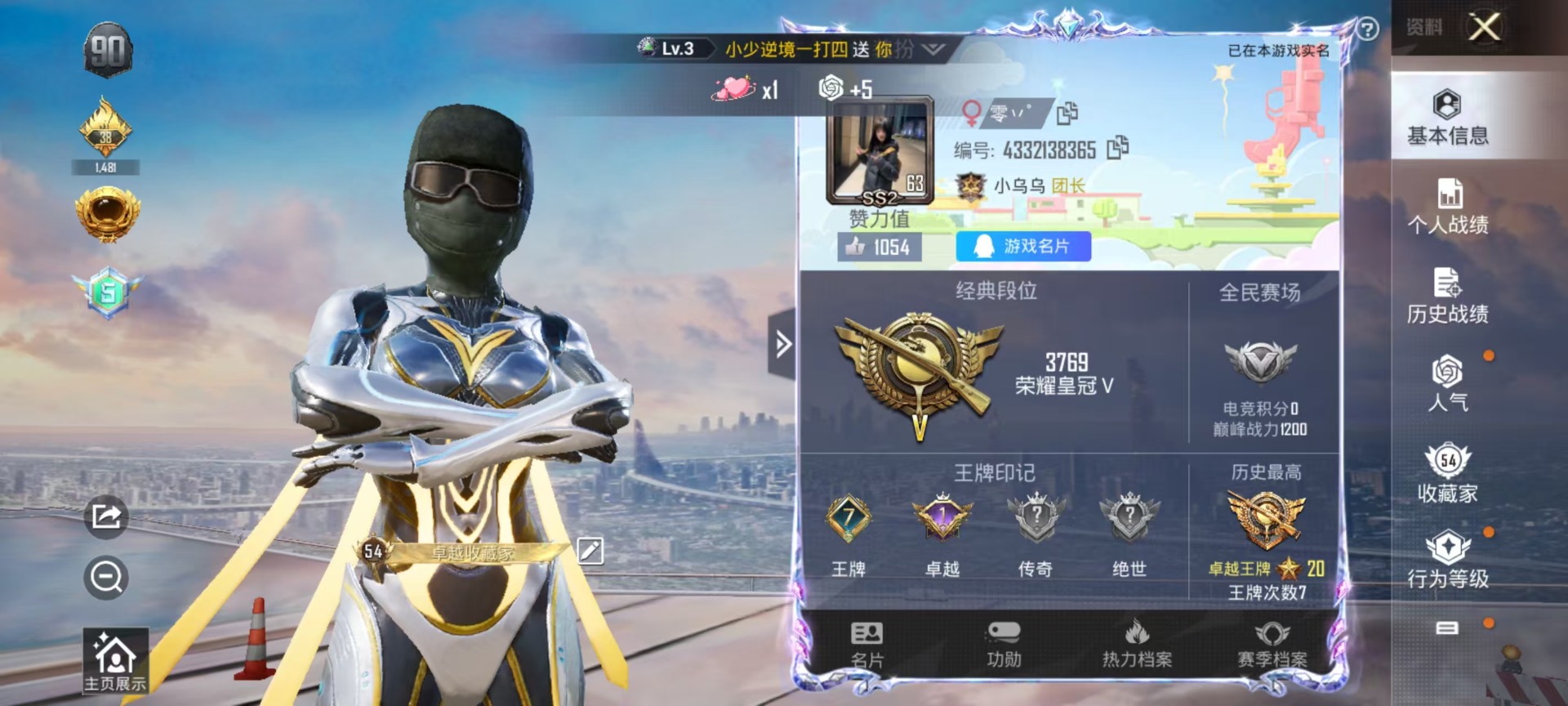This screenshot has width=1568, height=706.
Task: Open the 名片 card section
Action: (866, 644)
